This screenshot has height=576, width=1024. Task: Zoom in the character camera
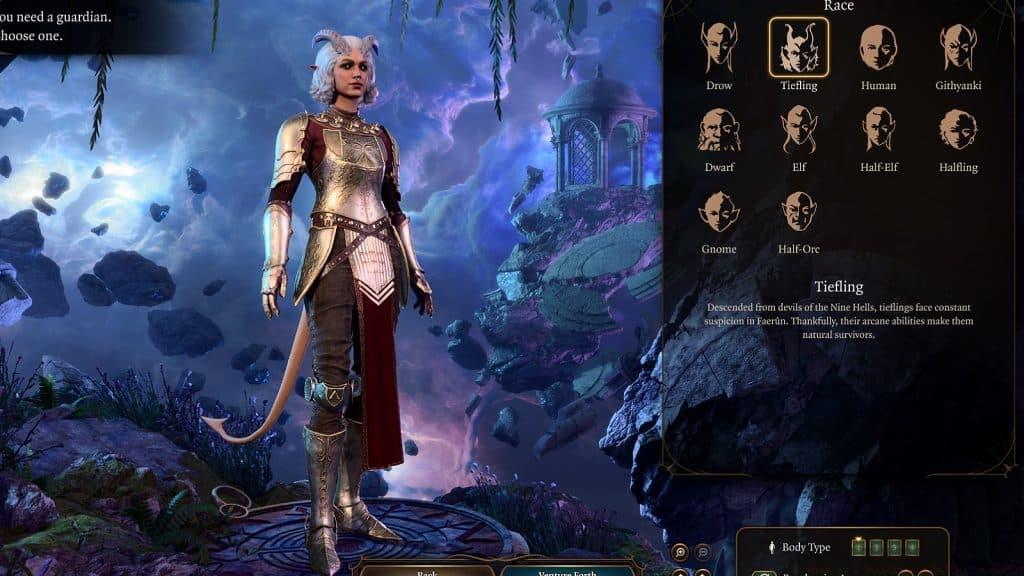coord(680,551)
